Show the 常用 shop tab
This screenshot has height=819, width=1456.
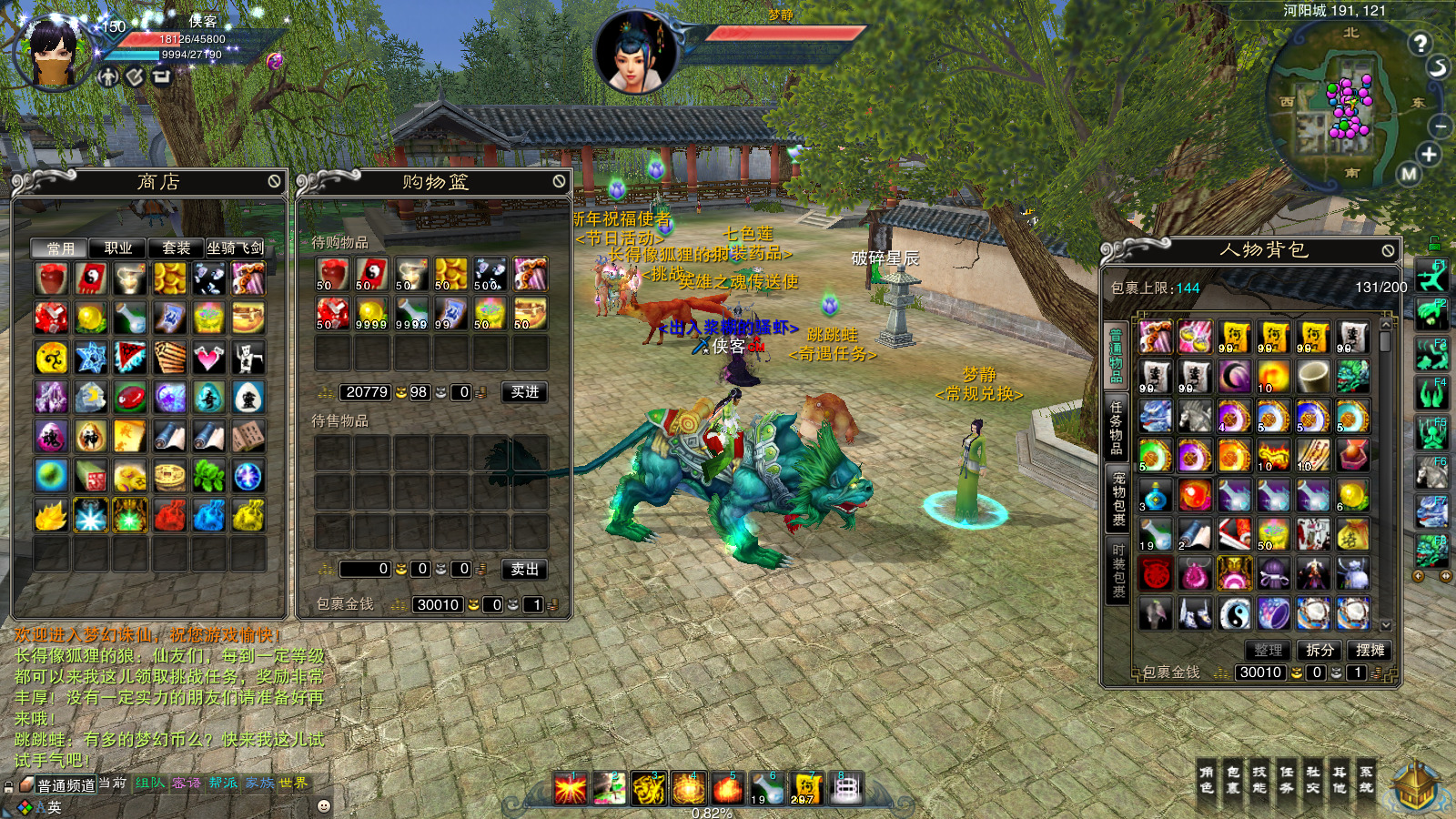tap(60, 248)
